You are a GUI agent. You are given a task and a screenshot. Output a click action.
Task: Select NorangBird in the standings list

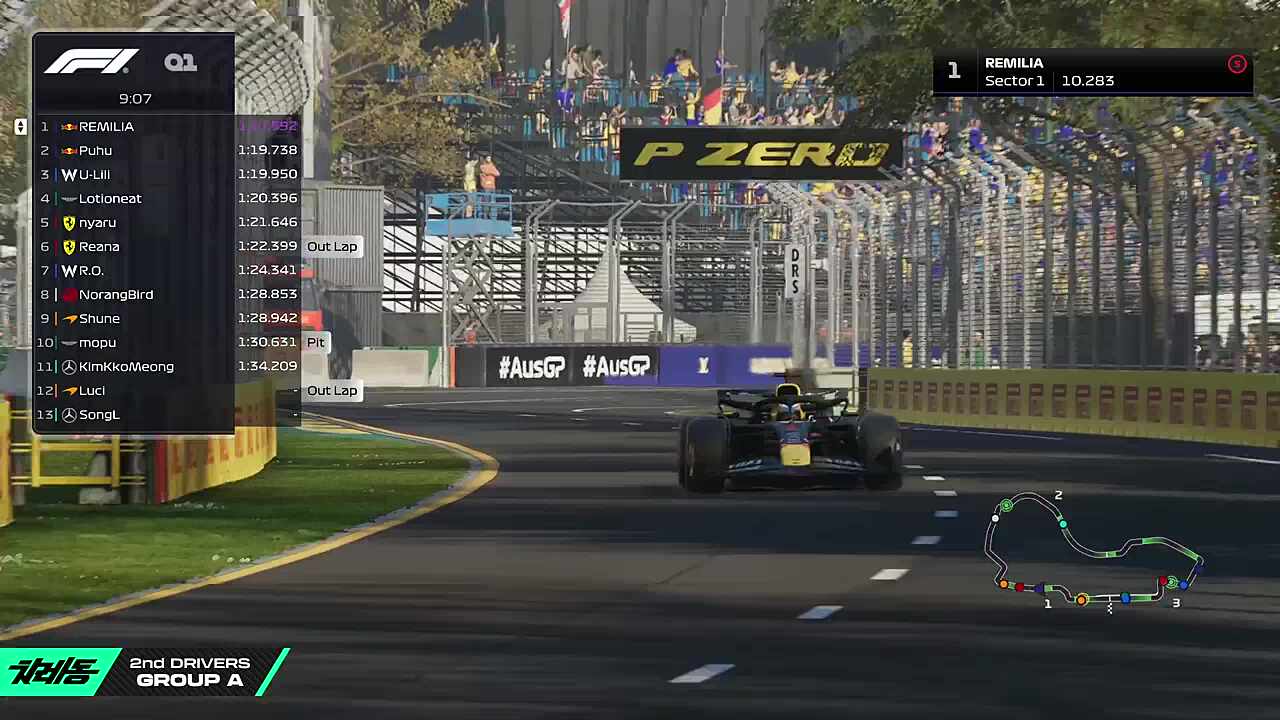pos(116,294)
